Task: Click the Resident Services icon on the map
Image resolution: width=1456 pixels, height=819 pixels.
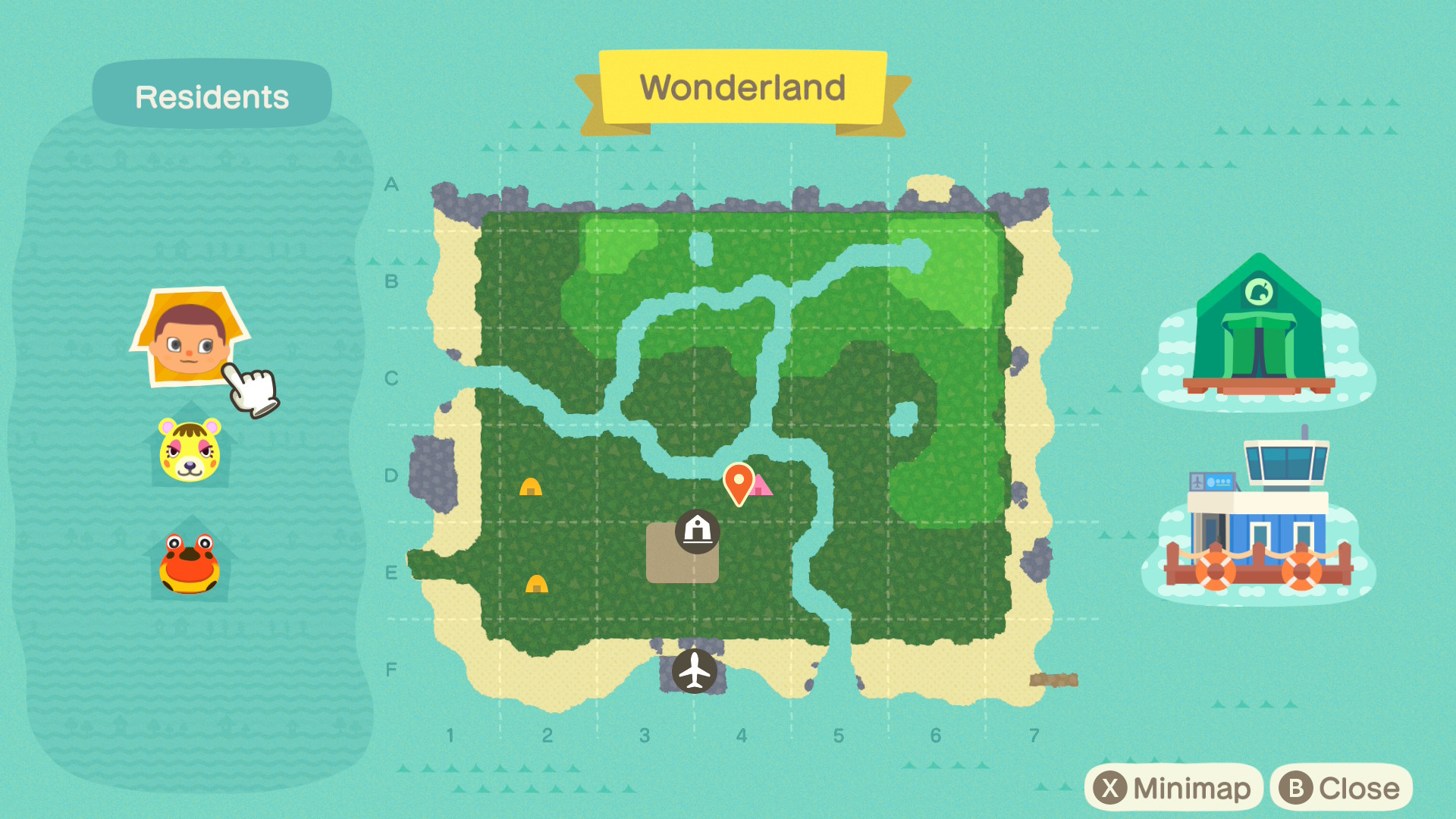Action: click(696, 531)
